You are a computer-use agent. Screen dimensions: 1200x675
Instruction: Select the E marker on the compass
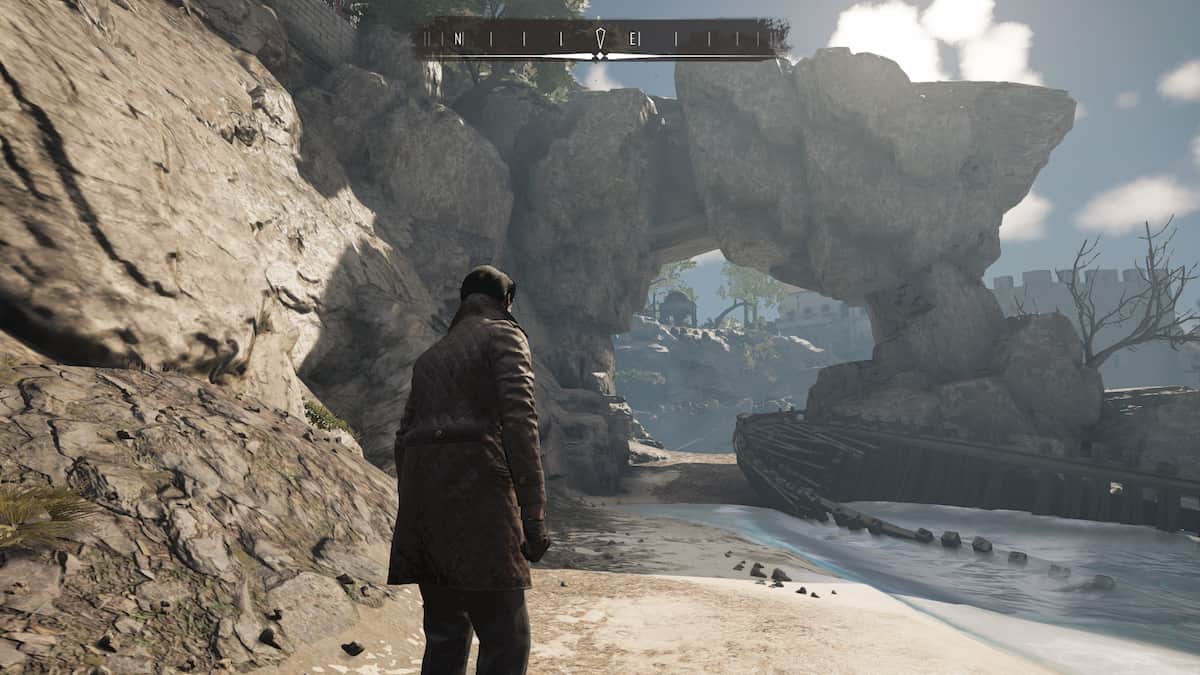635,39
